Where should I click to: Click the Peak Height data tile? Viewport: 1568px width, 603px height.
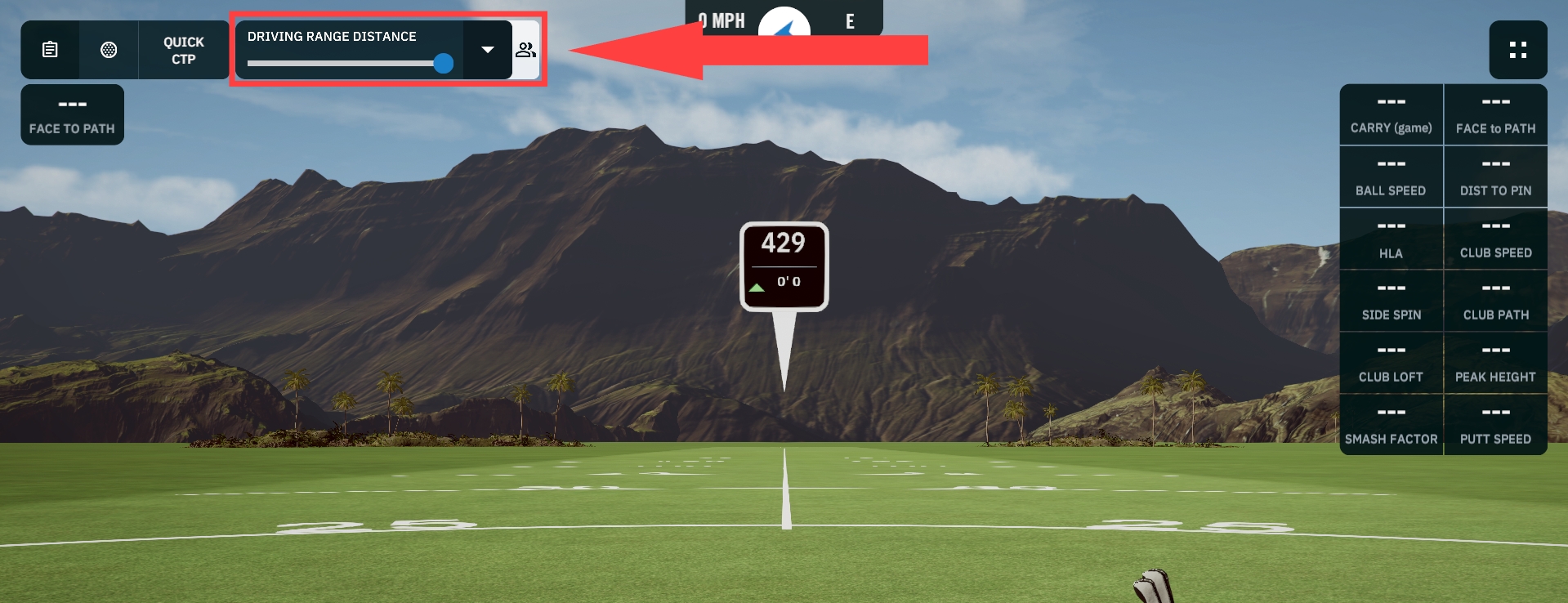1495,364
